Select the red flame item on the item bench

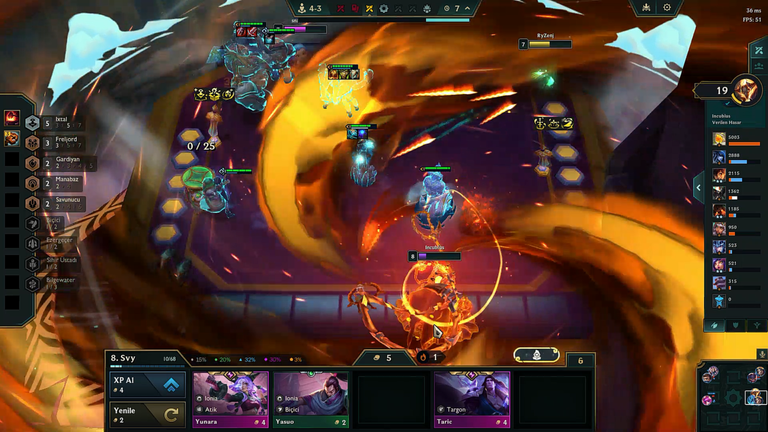coord(12,119)
